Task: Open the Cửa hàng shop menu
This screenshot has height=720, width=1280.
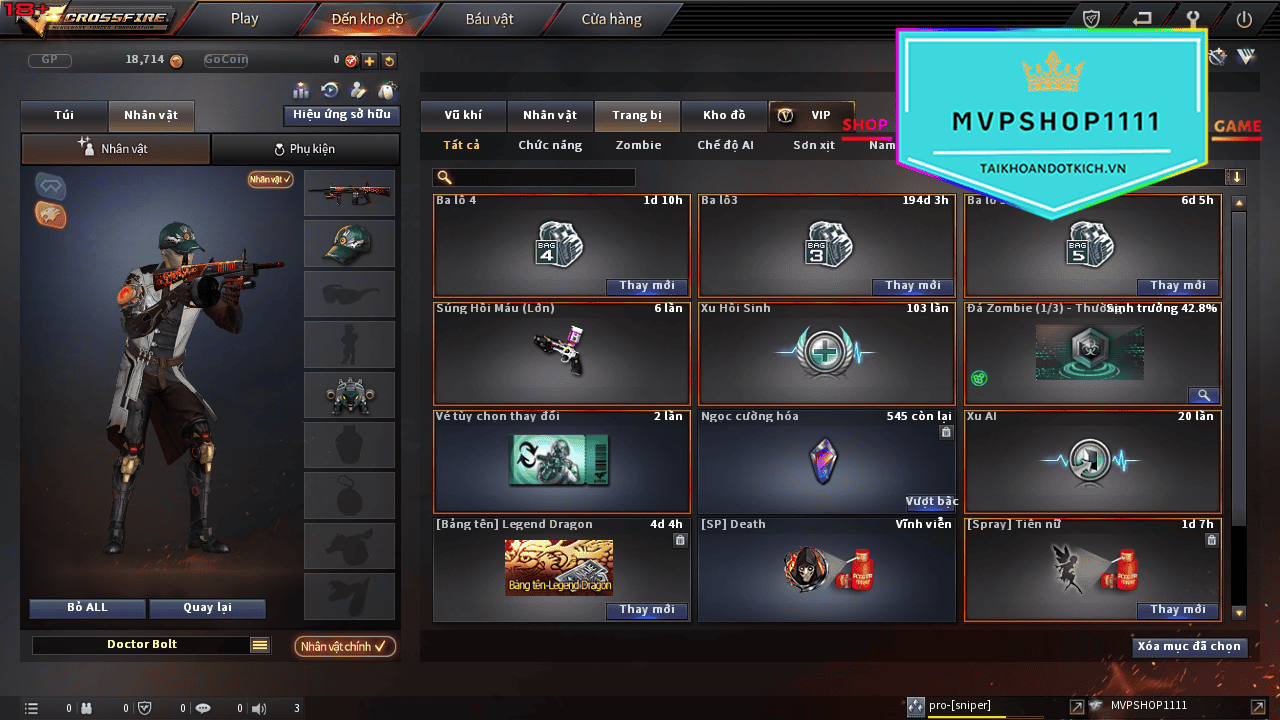Action: pyautogui.click(x=611, y=19)
